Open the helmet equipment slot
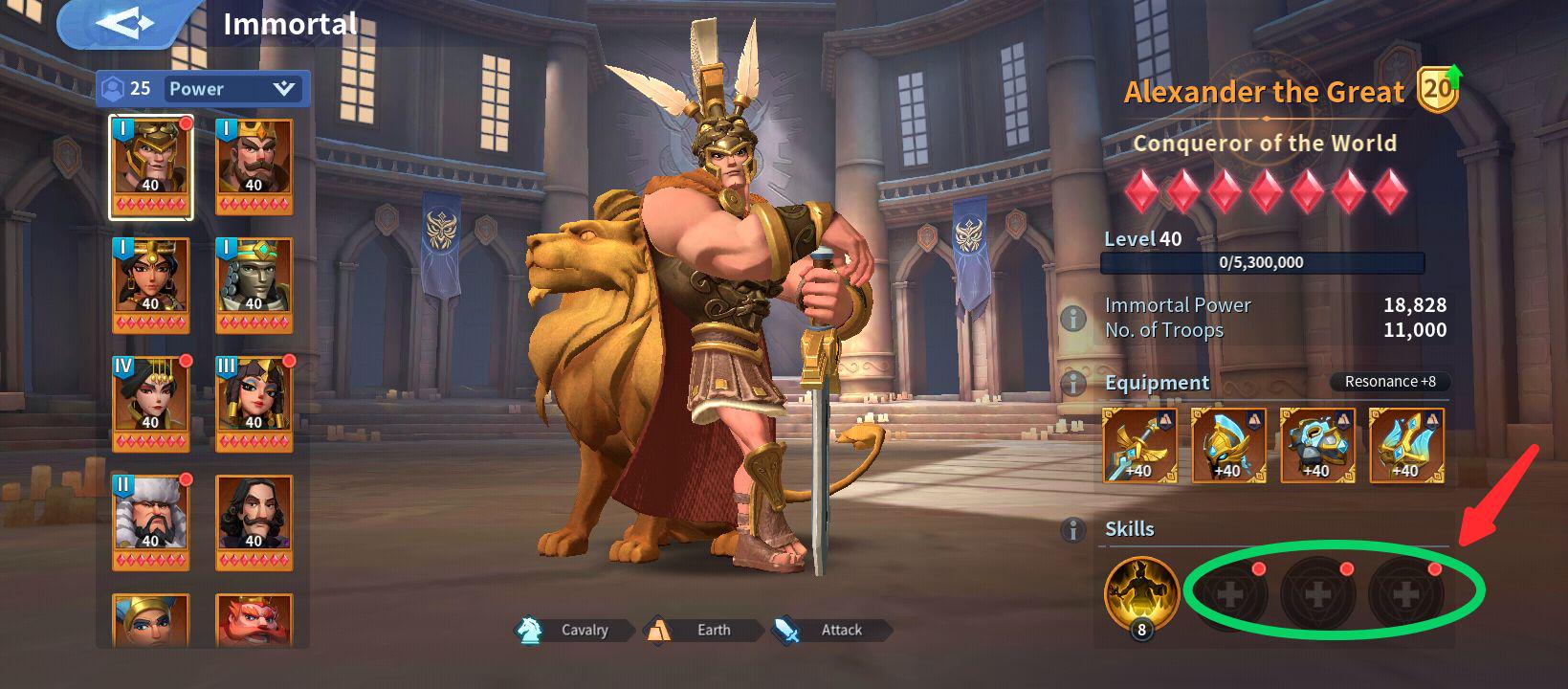The height and width of the screenshot is (689, 1568). (x=1228, y=445)
